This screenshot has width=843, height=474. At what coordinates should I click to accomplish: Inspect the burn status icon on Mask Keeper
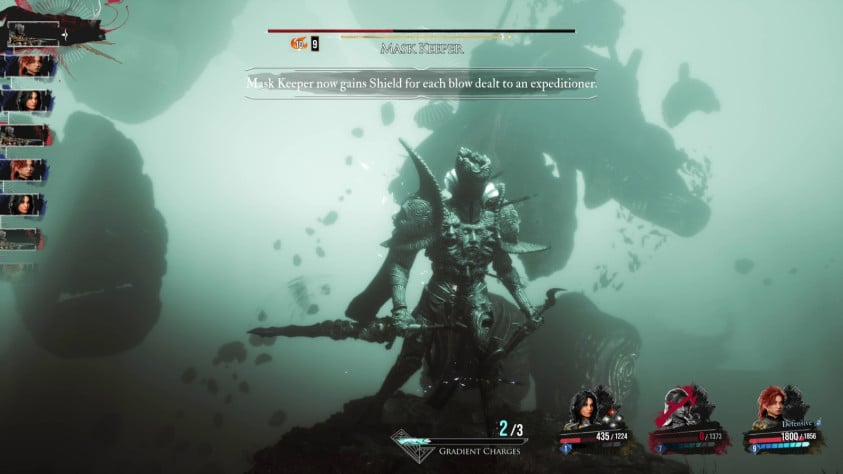pos(298,44)
